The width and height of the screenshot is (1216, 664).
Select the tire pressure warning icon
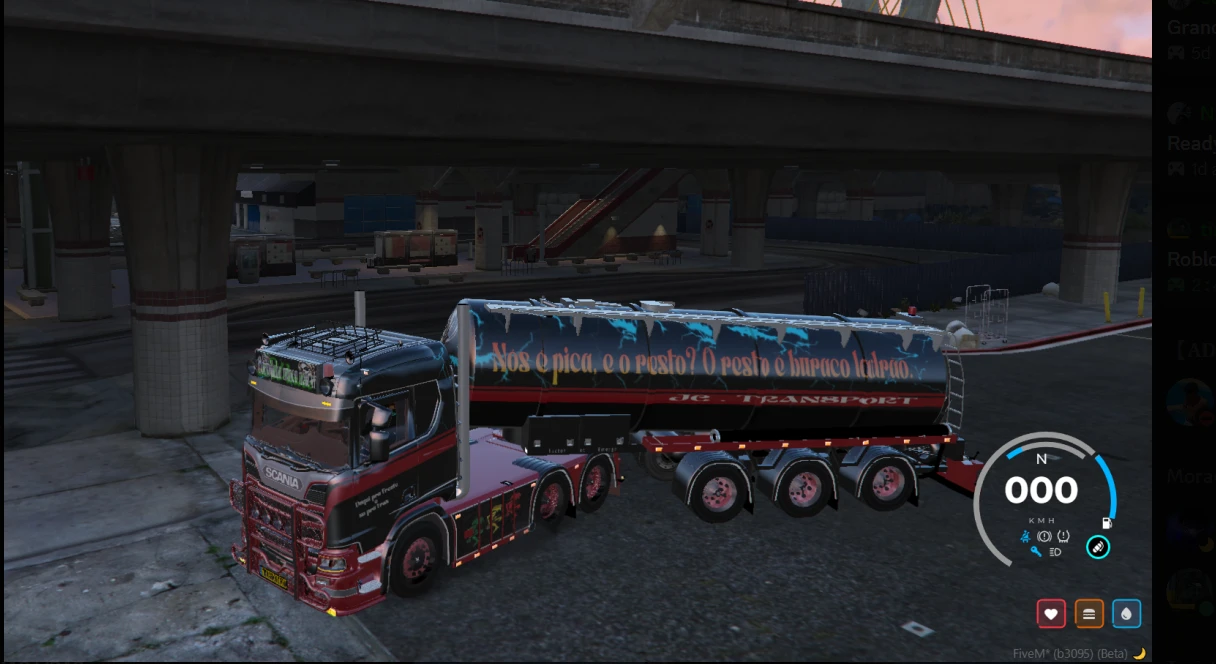(1063, 537)
